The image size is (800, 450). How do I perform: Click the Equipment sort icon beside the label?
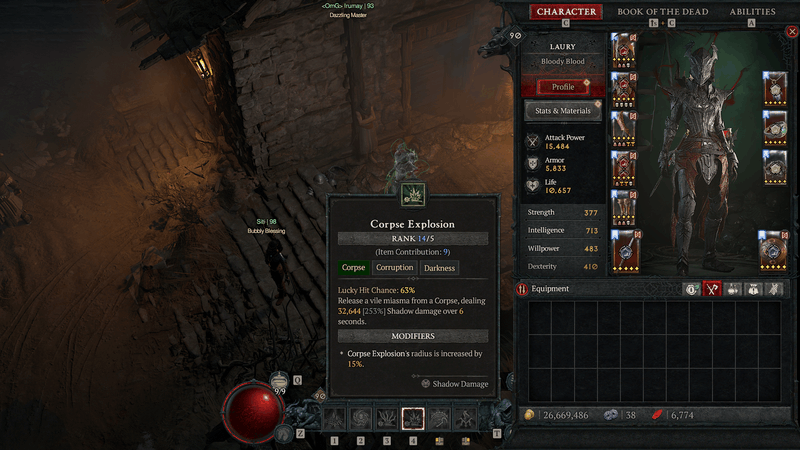point(523,289)
